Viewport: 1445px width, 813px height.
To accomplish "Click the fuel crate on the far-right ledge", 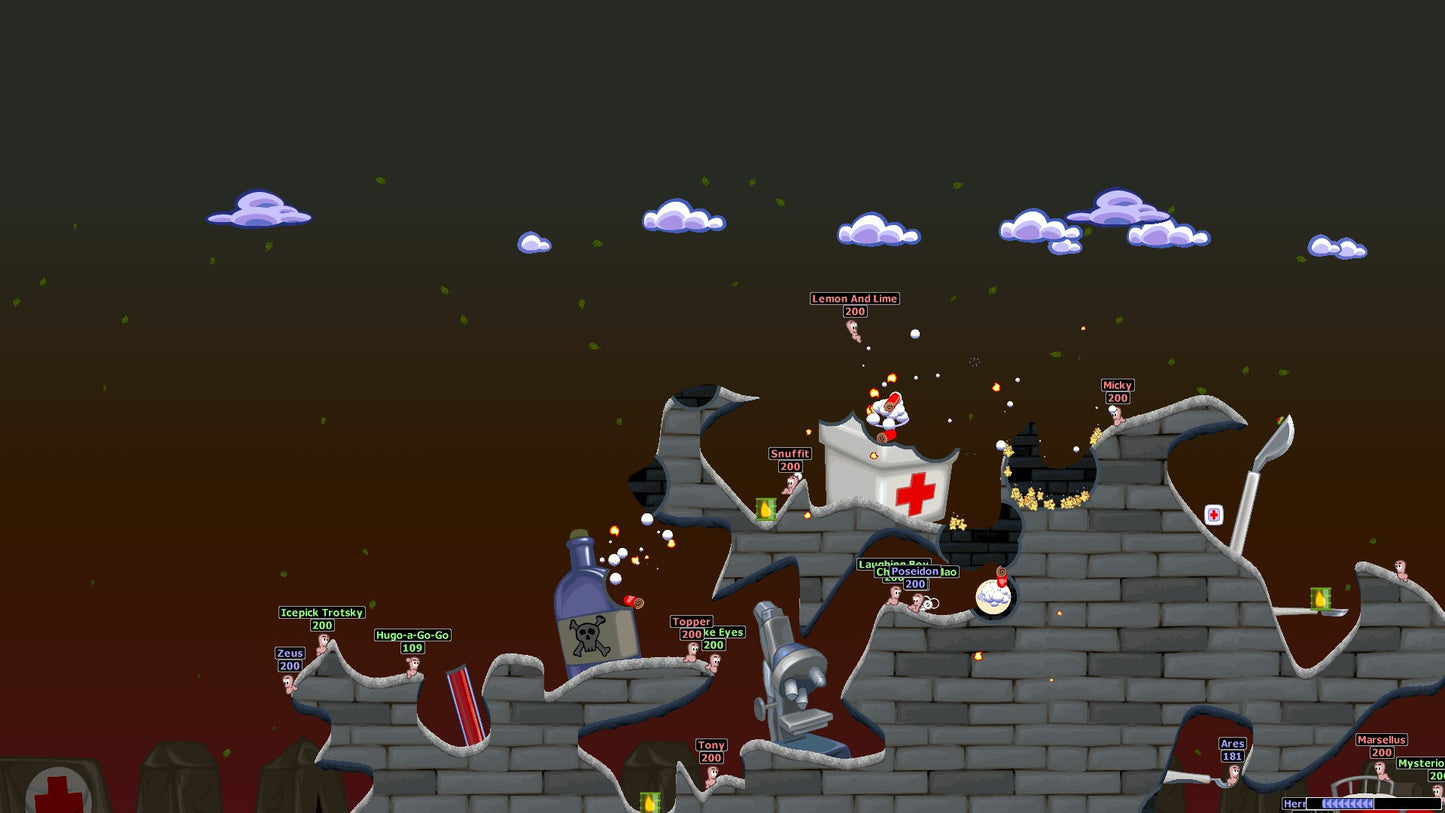I will click(x=1322, y=600).
